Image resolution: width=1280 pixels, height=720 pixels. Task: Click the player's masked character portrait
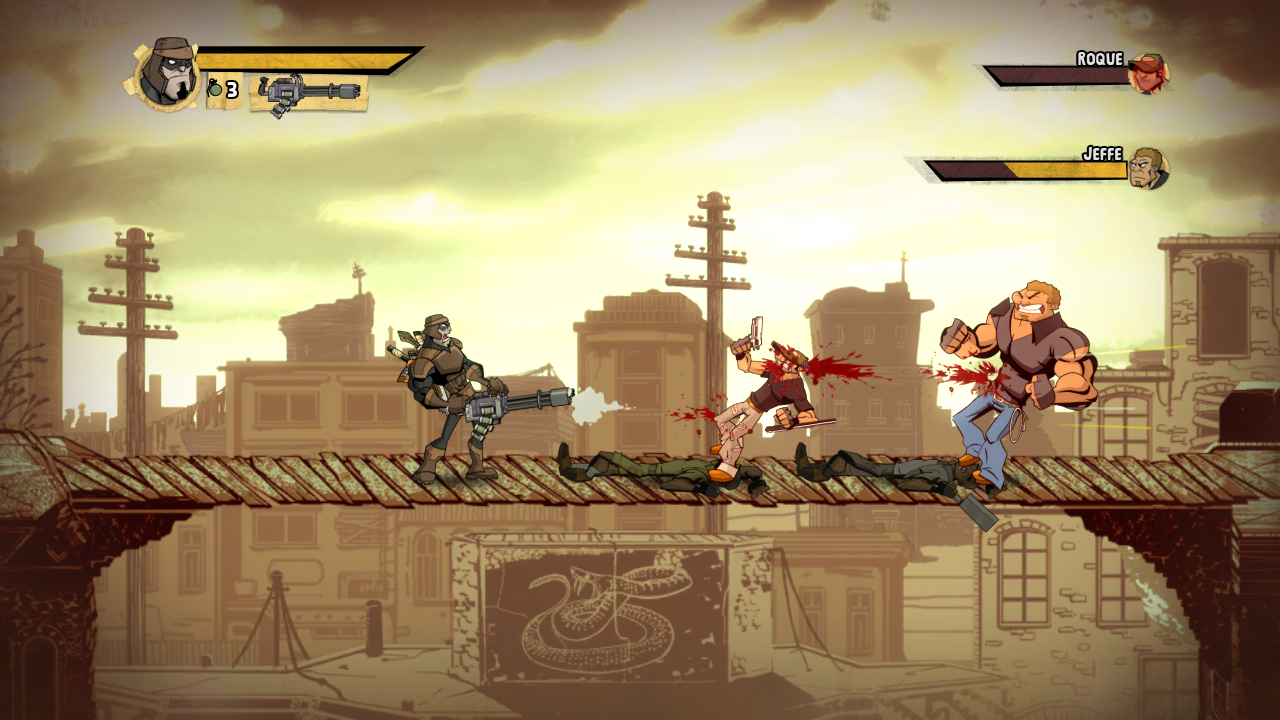tap(164, 73)
